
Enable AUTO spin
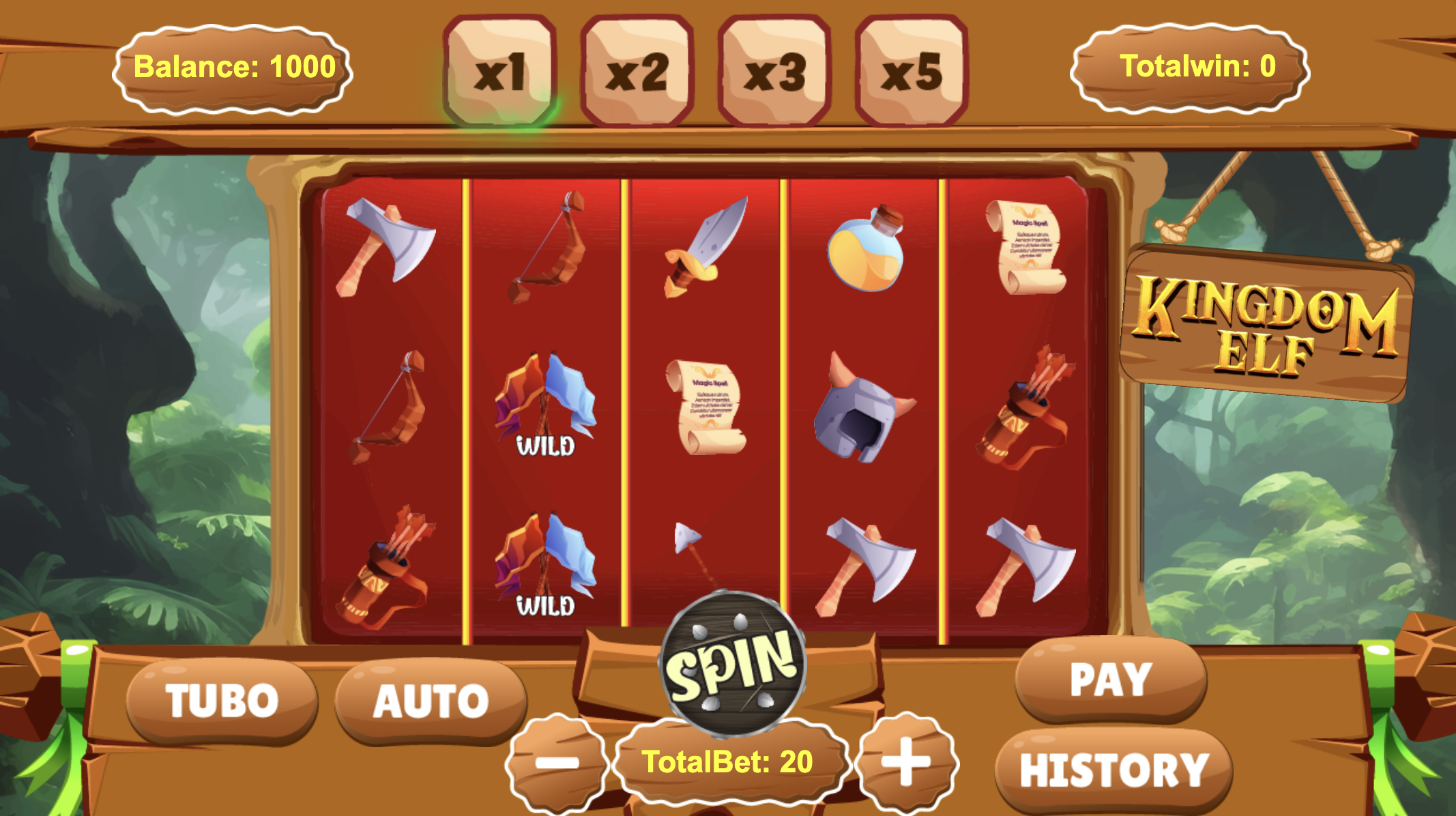[431, 700]
